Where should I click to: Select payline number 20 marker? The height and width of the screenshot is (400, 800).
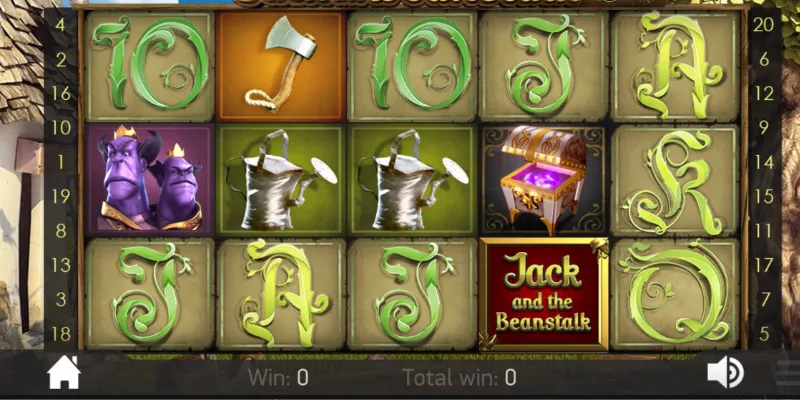pyautogui.click(x=763, y=25)
